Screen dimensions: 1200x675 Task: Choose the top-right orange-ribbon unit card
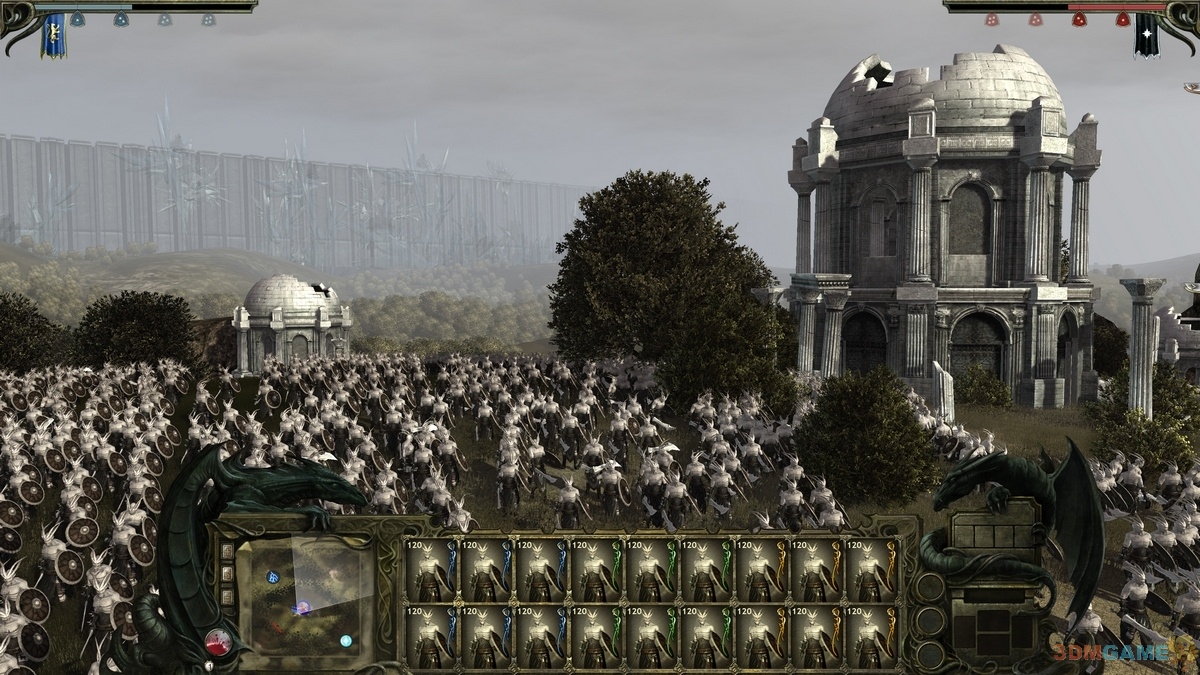(872, 571)
